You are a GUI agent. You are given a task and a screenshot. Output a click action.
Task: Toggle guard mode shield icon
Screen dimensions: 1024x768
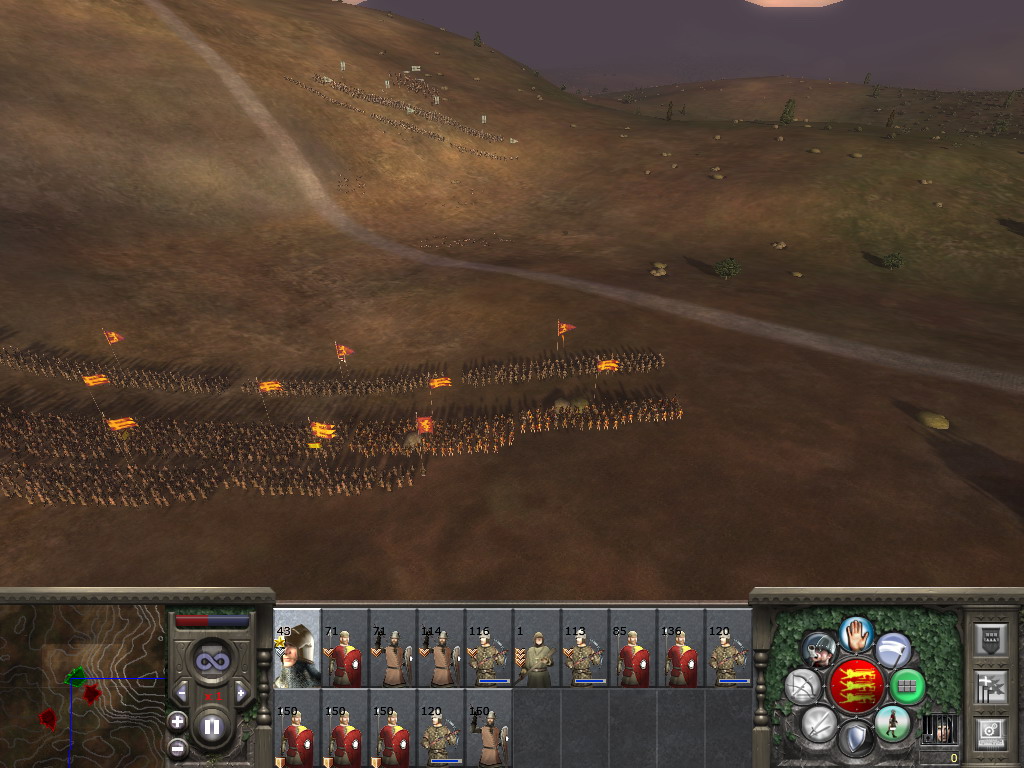click(856, 739)
